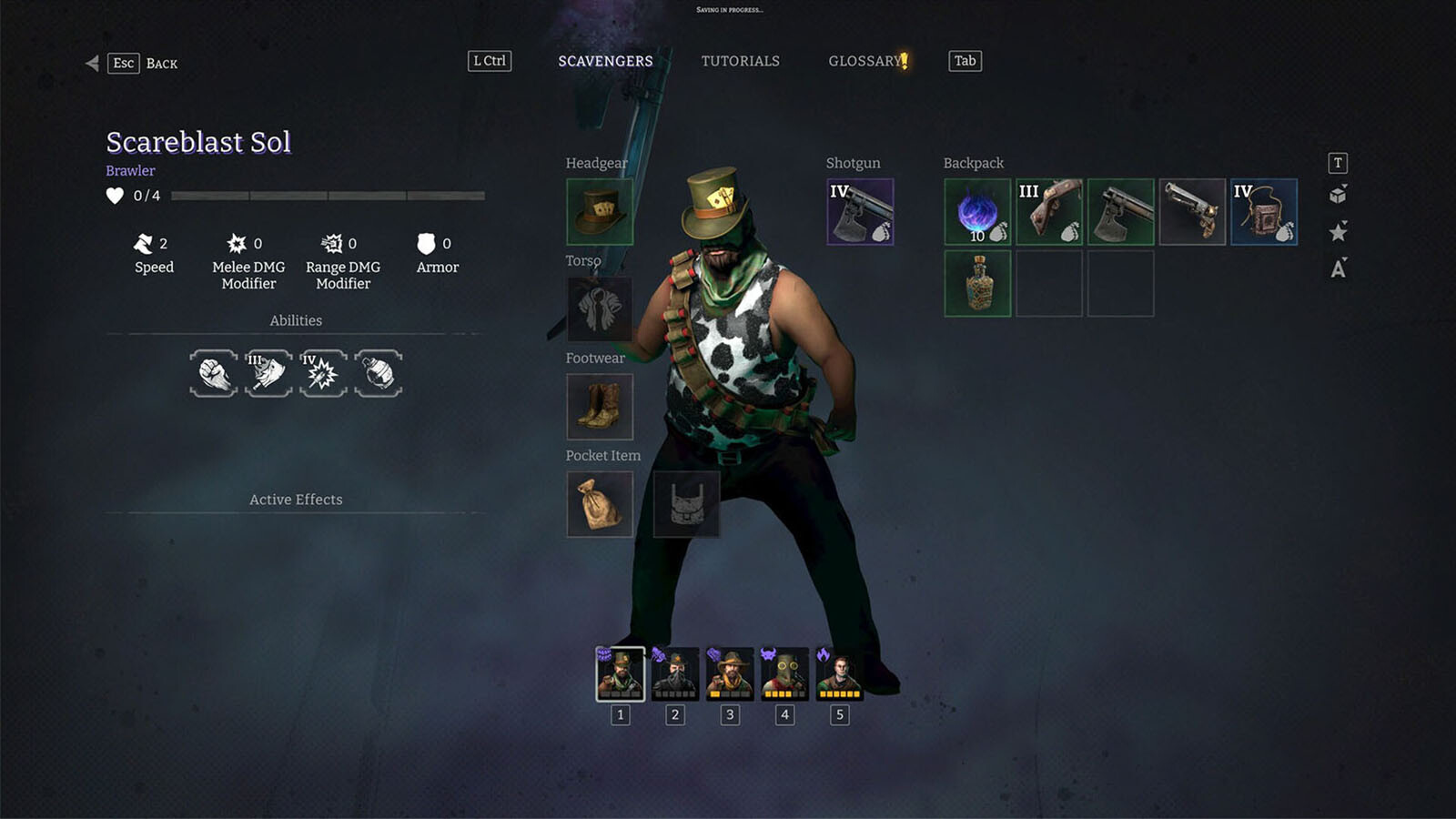1456x819 pixels.
Task: Toggle the T text display option
Action: coord(1338,163)
